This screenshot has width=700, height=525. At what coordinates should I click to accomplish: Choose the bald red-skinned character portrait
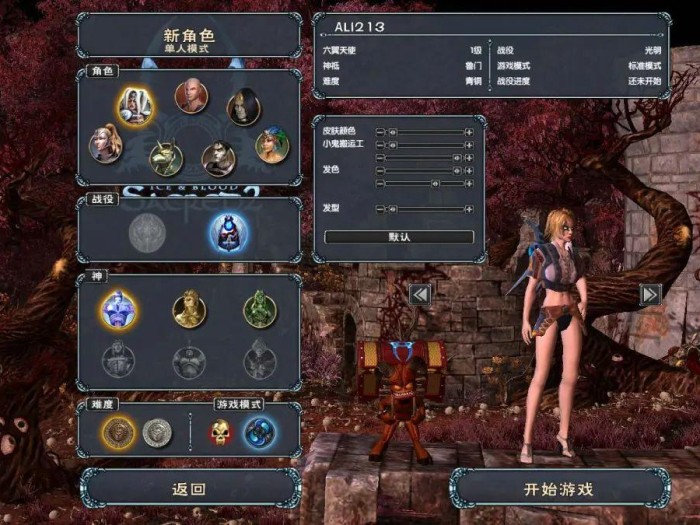(x=191, y=97)
